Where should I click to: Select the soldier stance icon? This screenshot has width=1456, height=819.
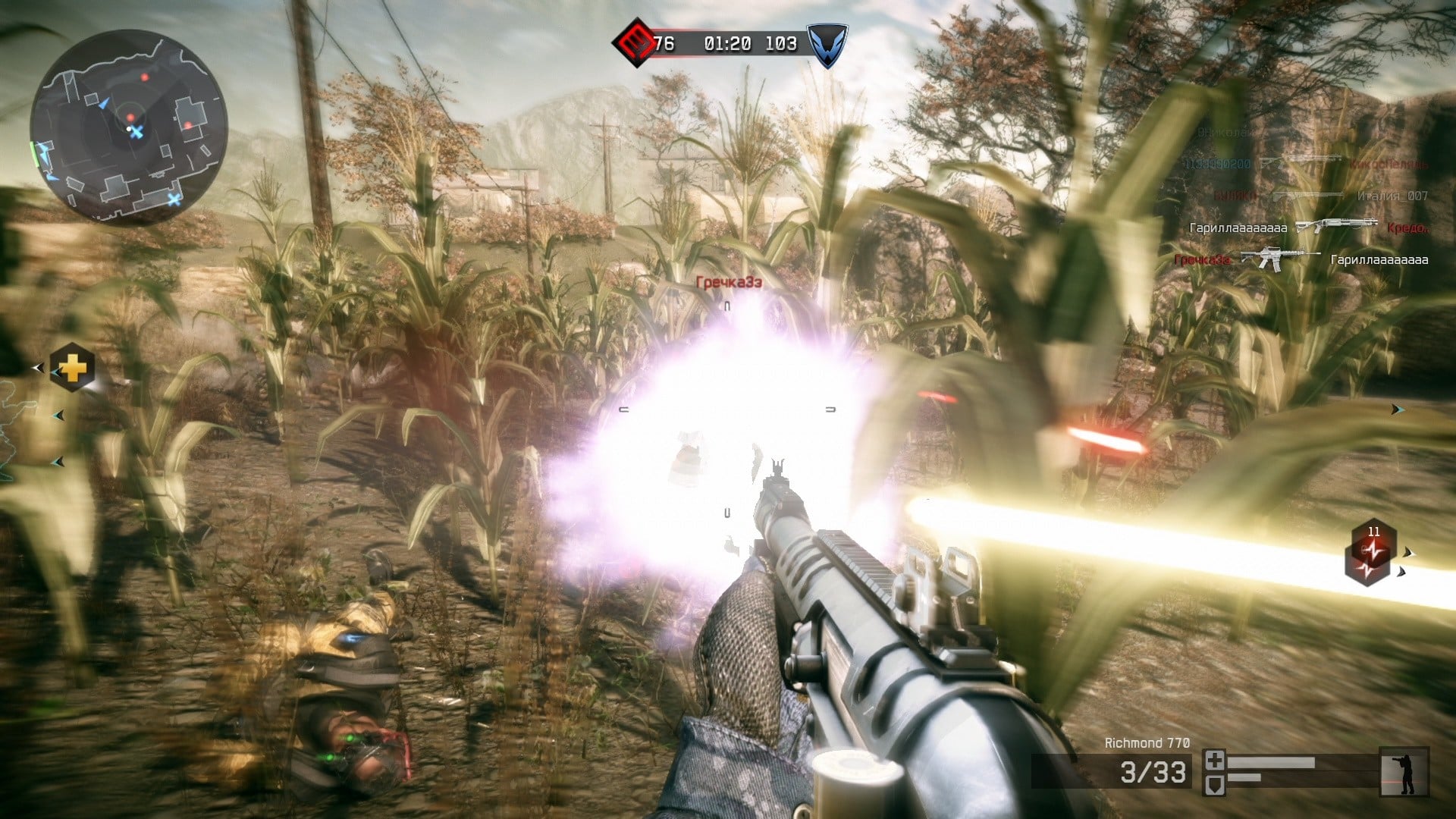(1404, 772)
